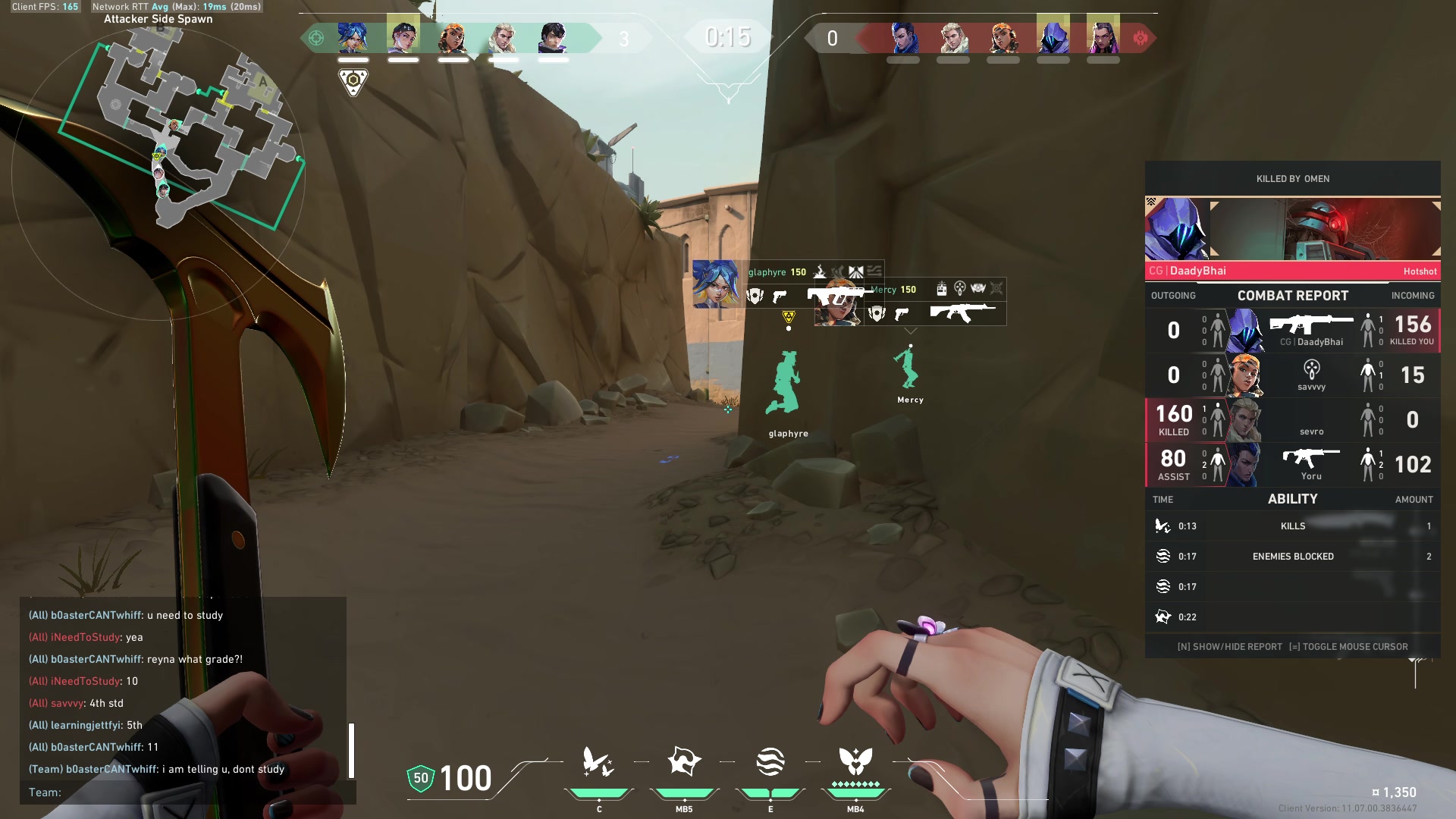This screenshot has height=819, width=1456.
Task: Click the pistol icon next to glaphyre's healthbar
Action: [x=780, y=295]
